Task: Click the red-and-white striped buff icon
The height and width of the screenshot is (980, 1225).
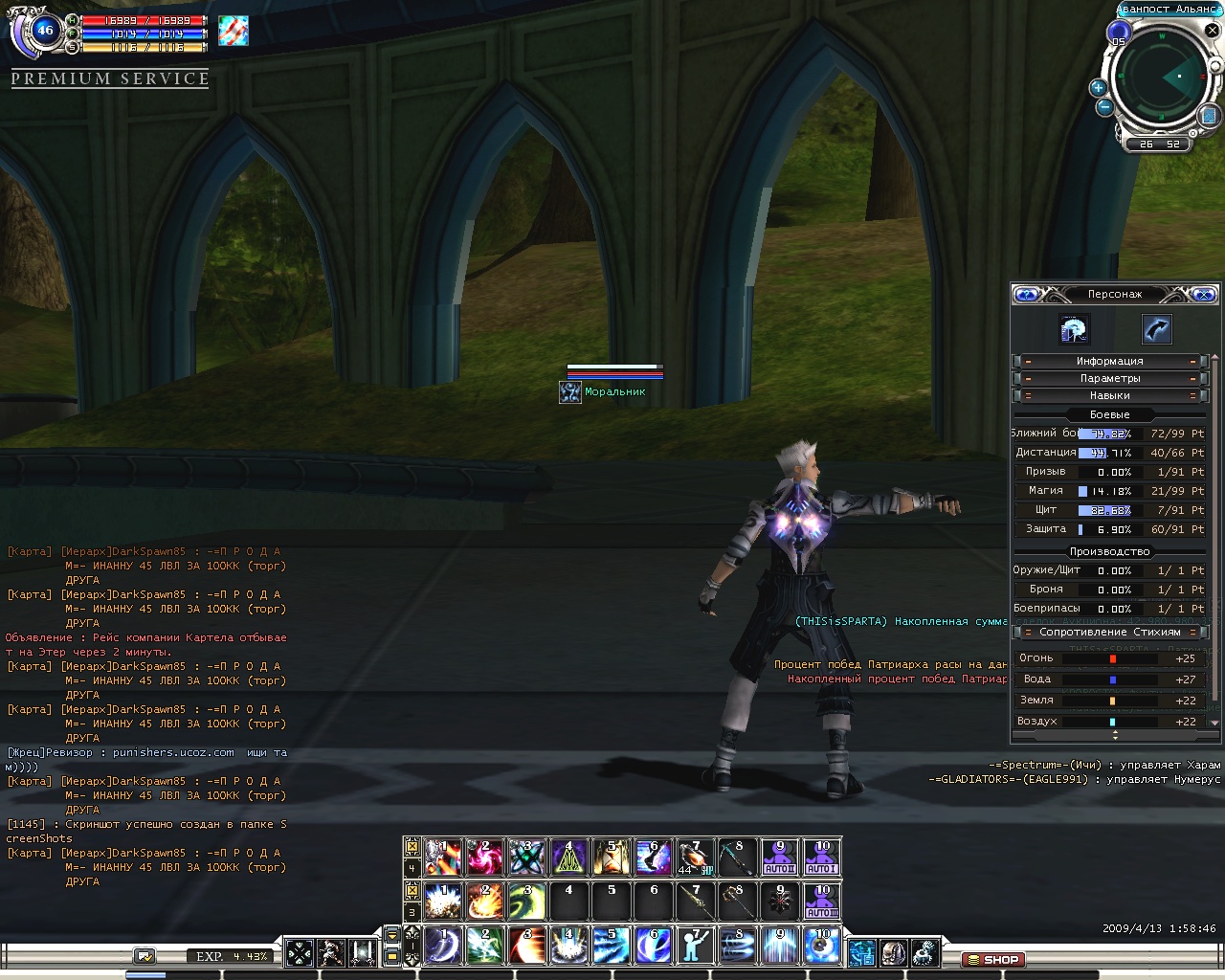Action: click(233, 31)
